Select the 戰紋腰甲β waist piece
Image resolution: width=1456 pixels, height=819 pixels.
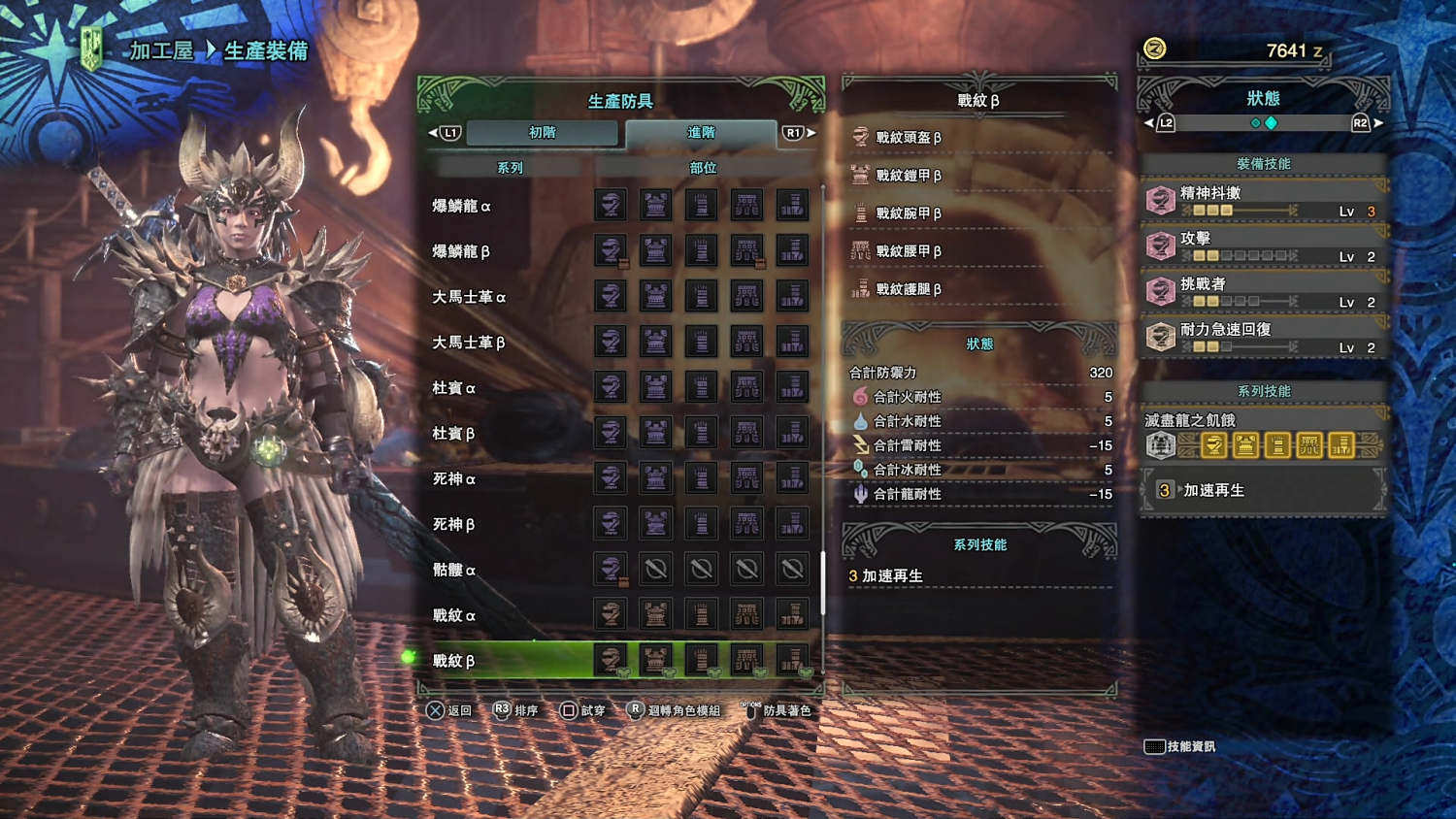(x=909, y=251)
